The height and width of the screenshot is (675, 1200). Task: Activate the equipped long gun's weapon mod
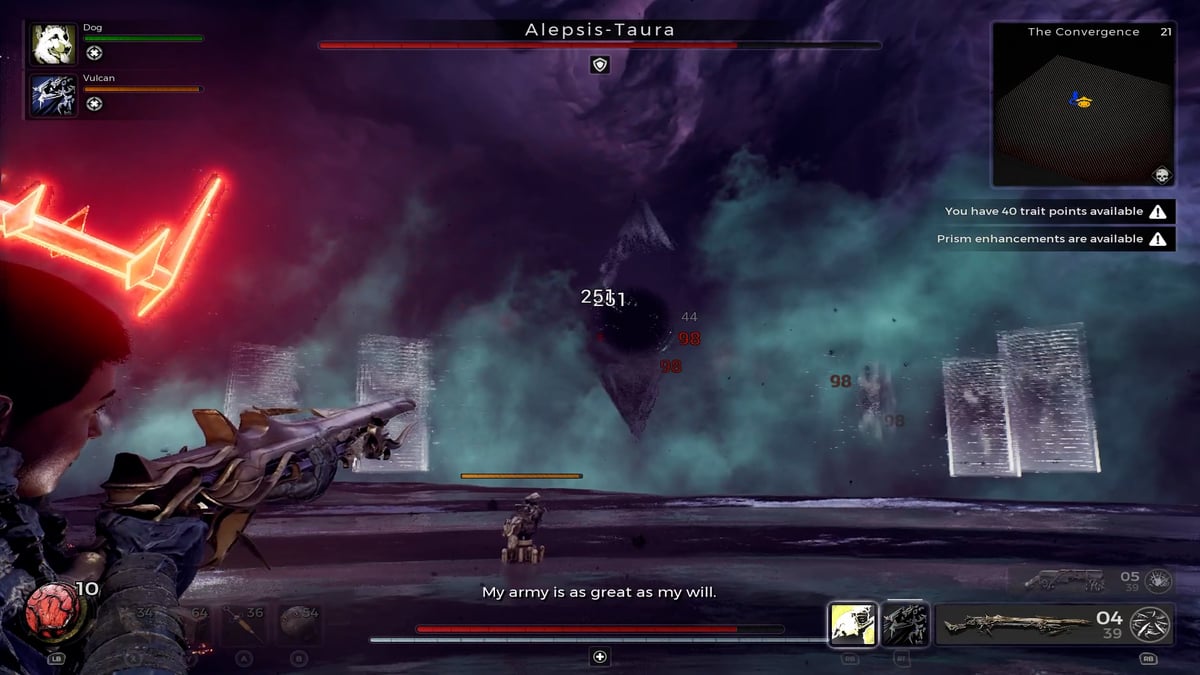tap(1150, 624)
